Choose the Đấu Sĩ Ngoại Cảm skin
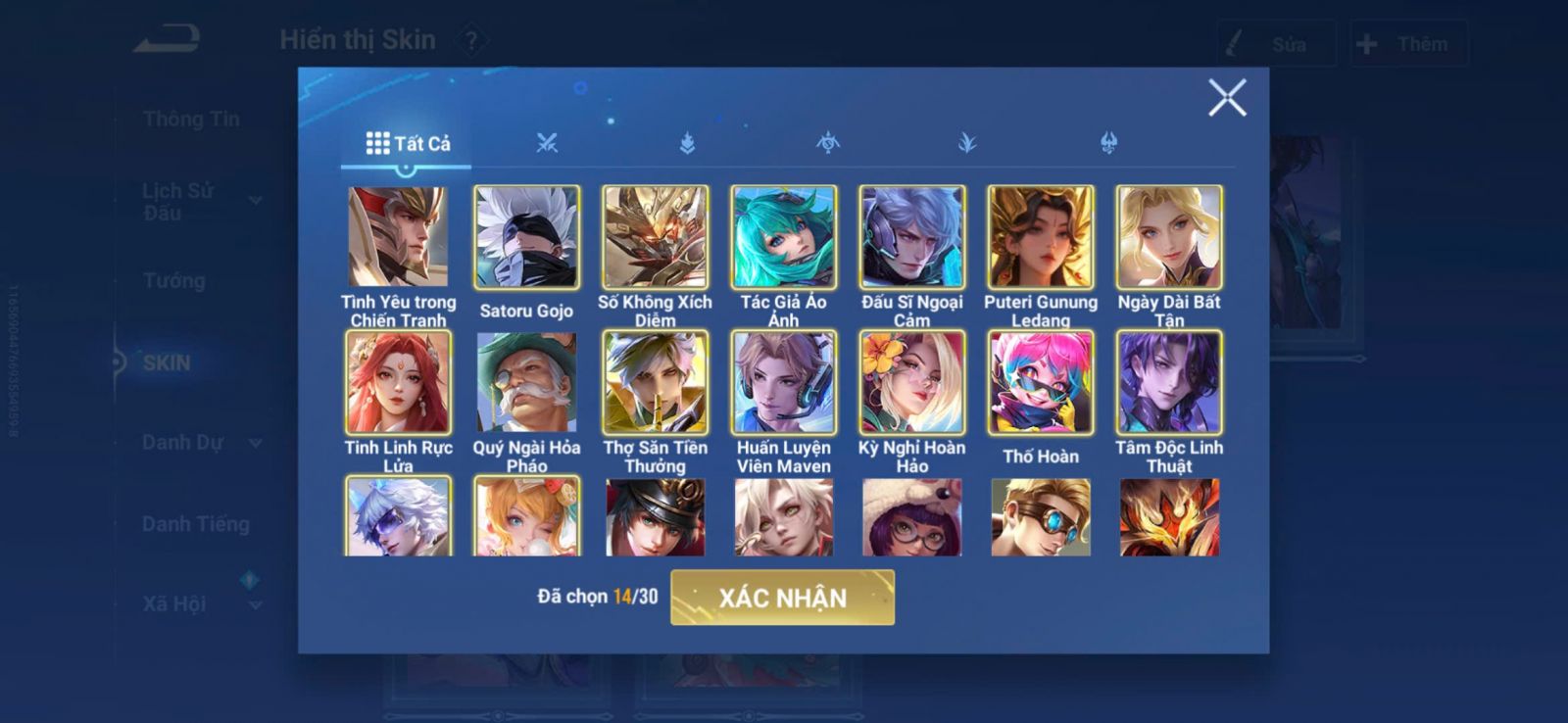 pyautogui.click(x=911, y=237)
